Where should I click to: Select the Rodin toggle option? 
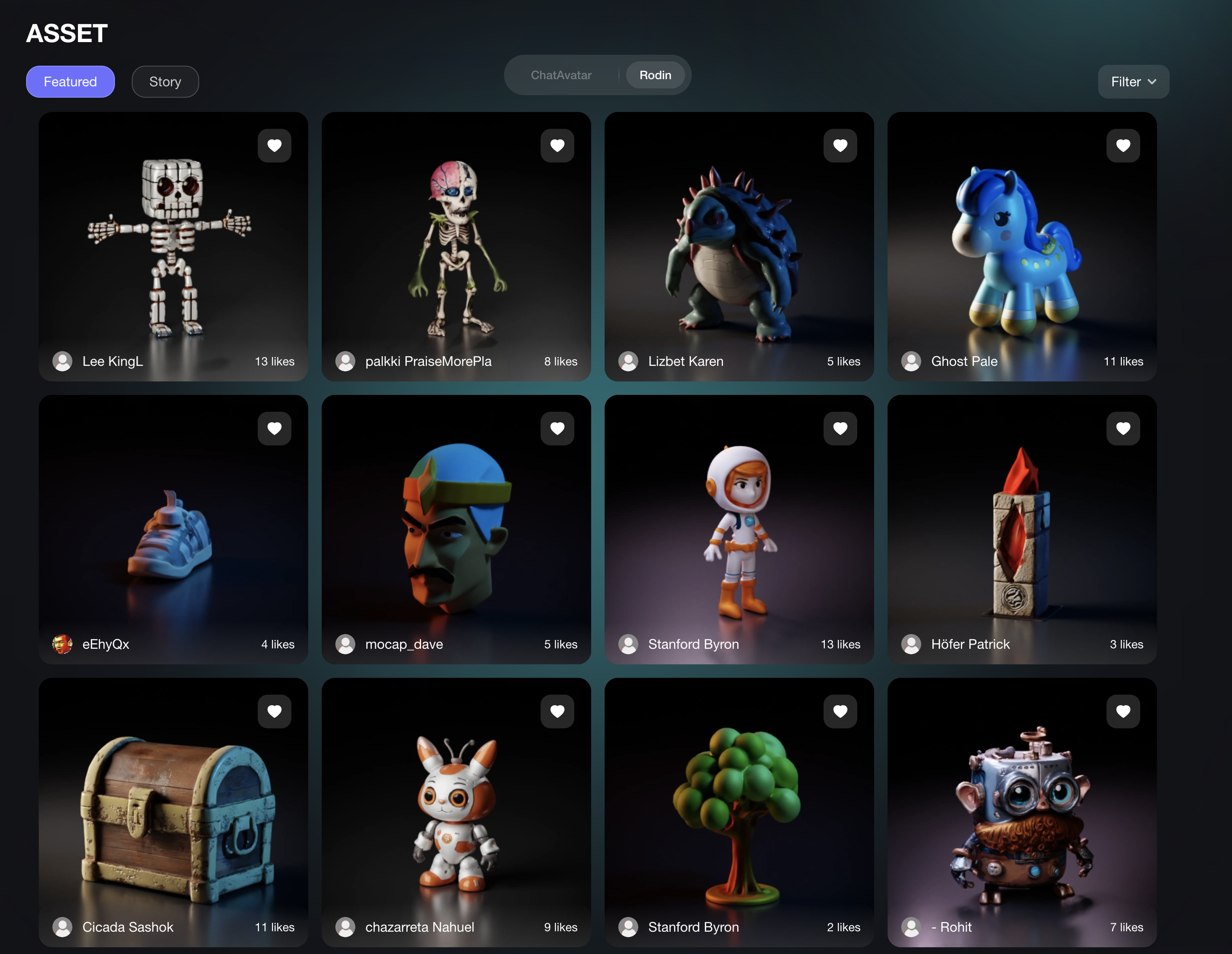pyautogui.click(x=655, y=75)
